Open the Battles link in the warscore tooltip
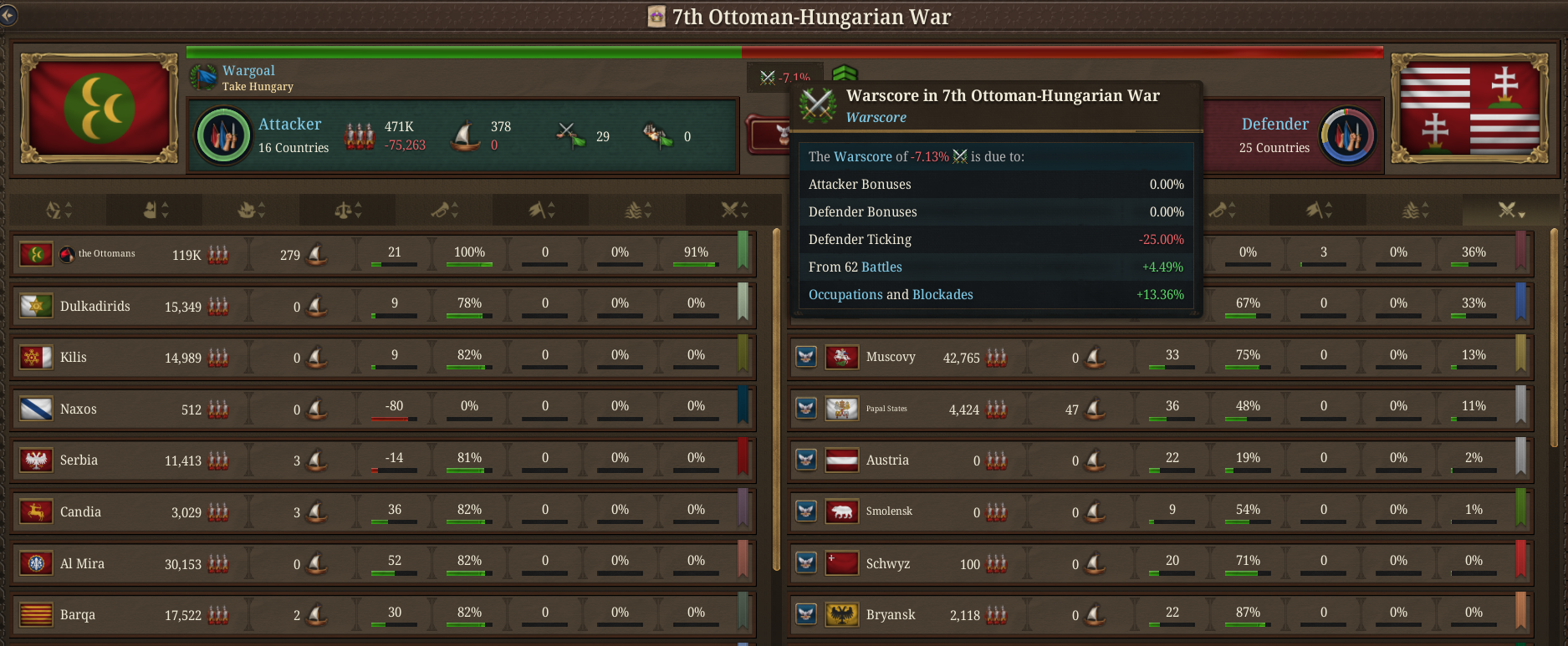This screenshot has height=646, width=1568. click(x=883, y=267)
